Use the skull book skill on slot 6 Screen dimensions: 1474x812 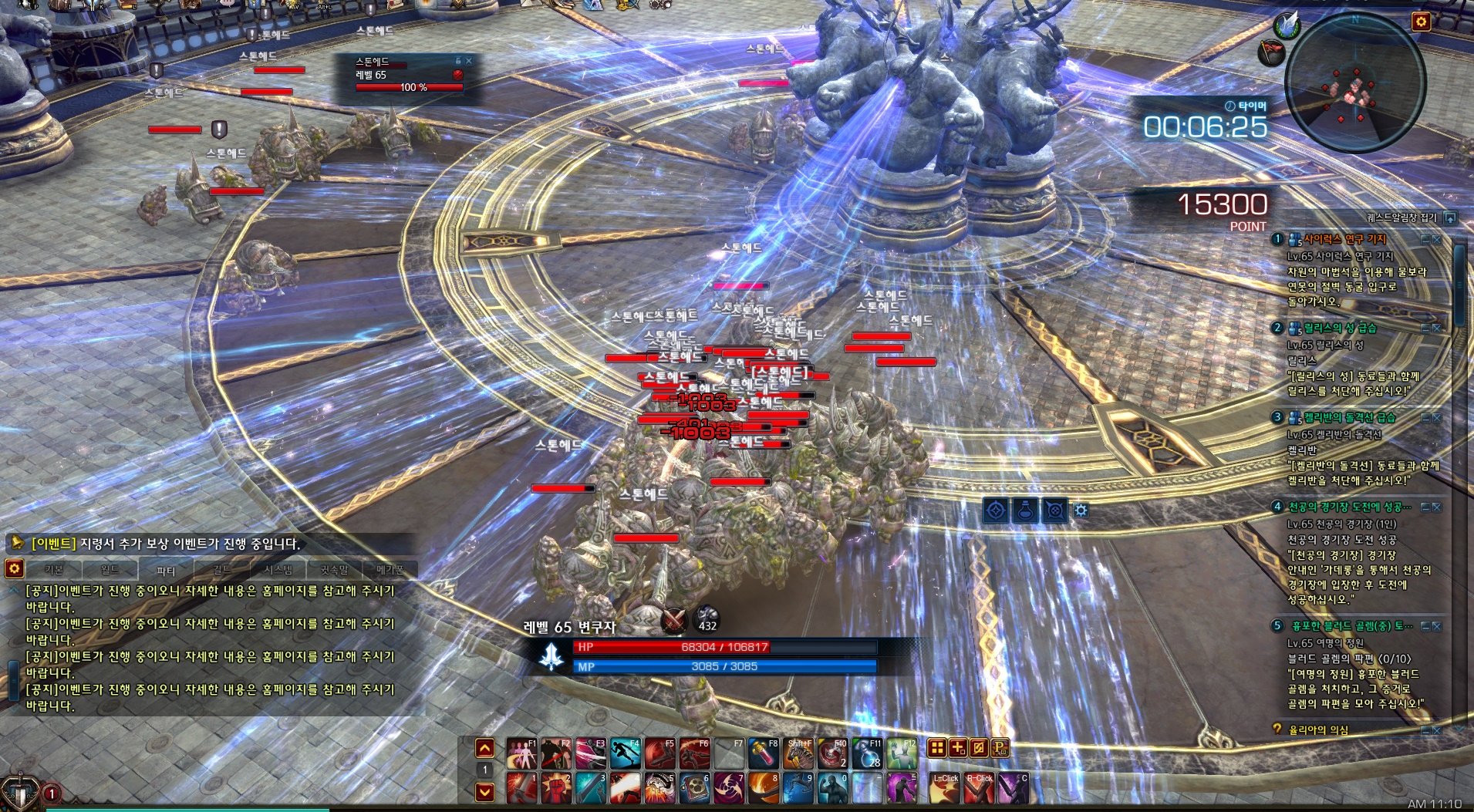click(x=694, y=788)
